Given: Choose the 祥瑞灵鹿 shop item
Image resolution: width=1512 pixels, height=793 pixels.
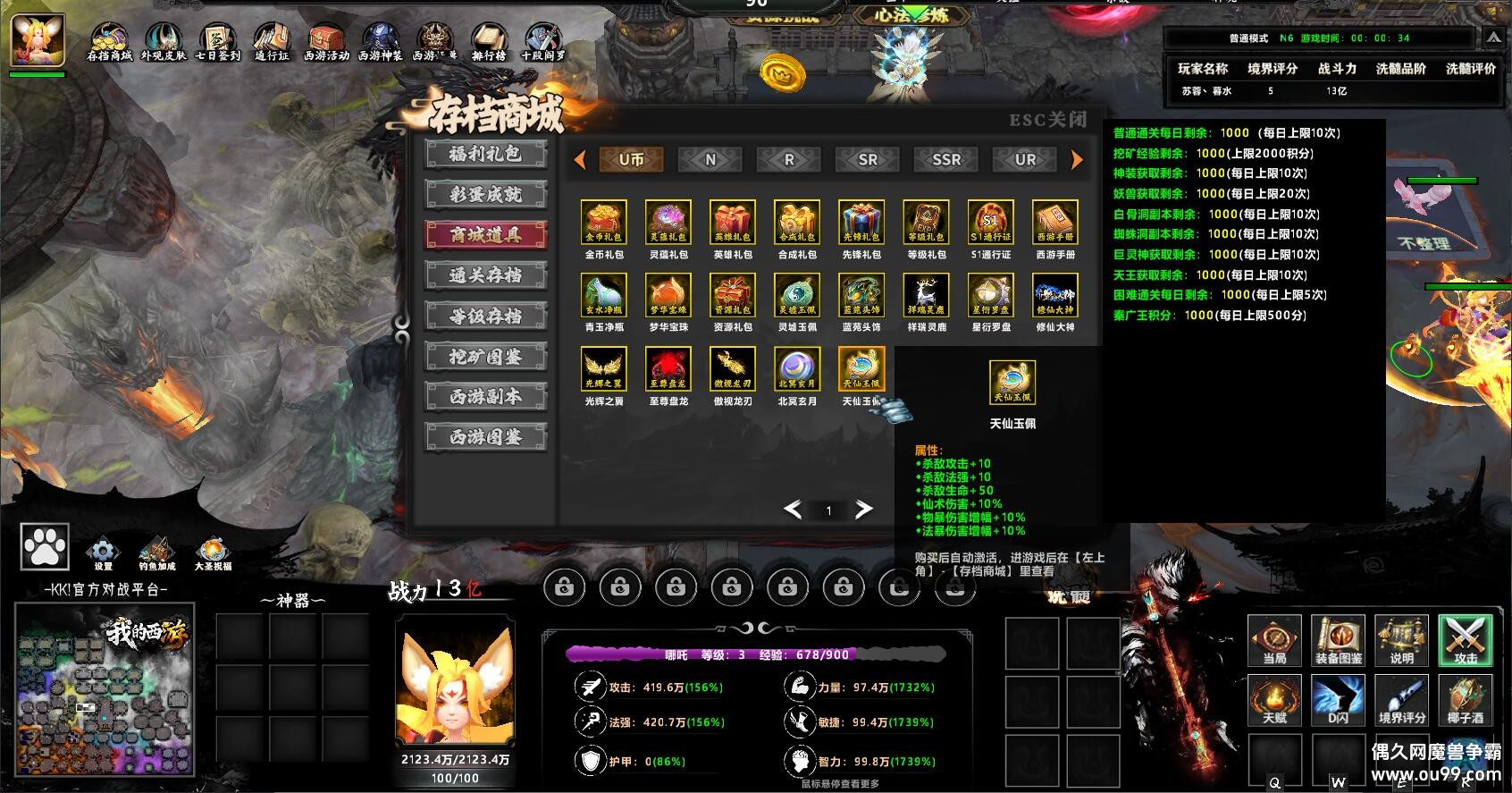Looking at the screenshot, I should point(926,296).
